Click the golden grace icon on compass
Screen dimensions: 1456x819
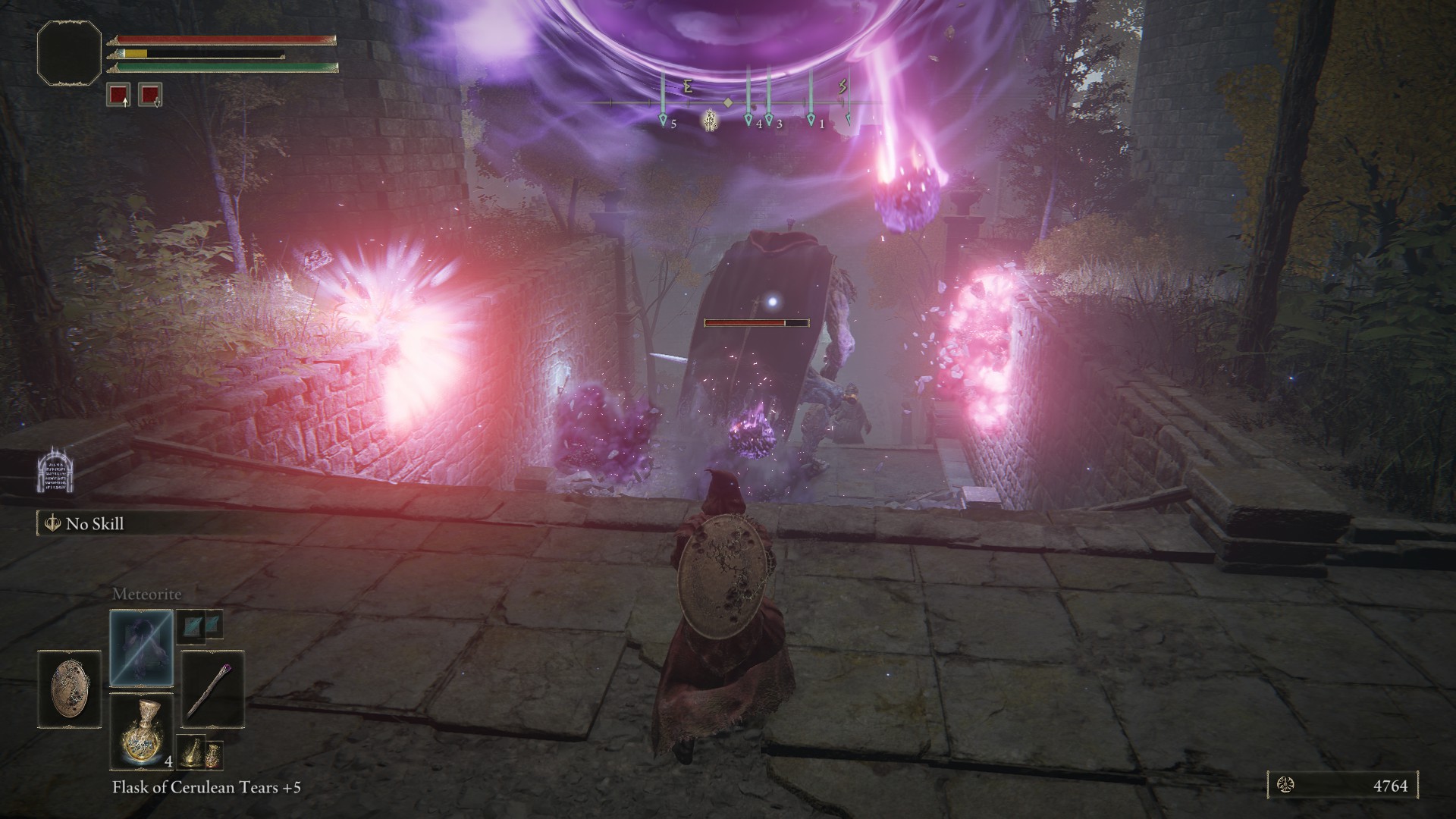point(711,120)
